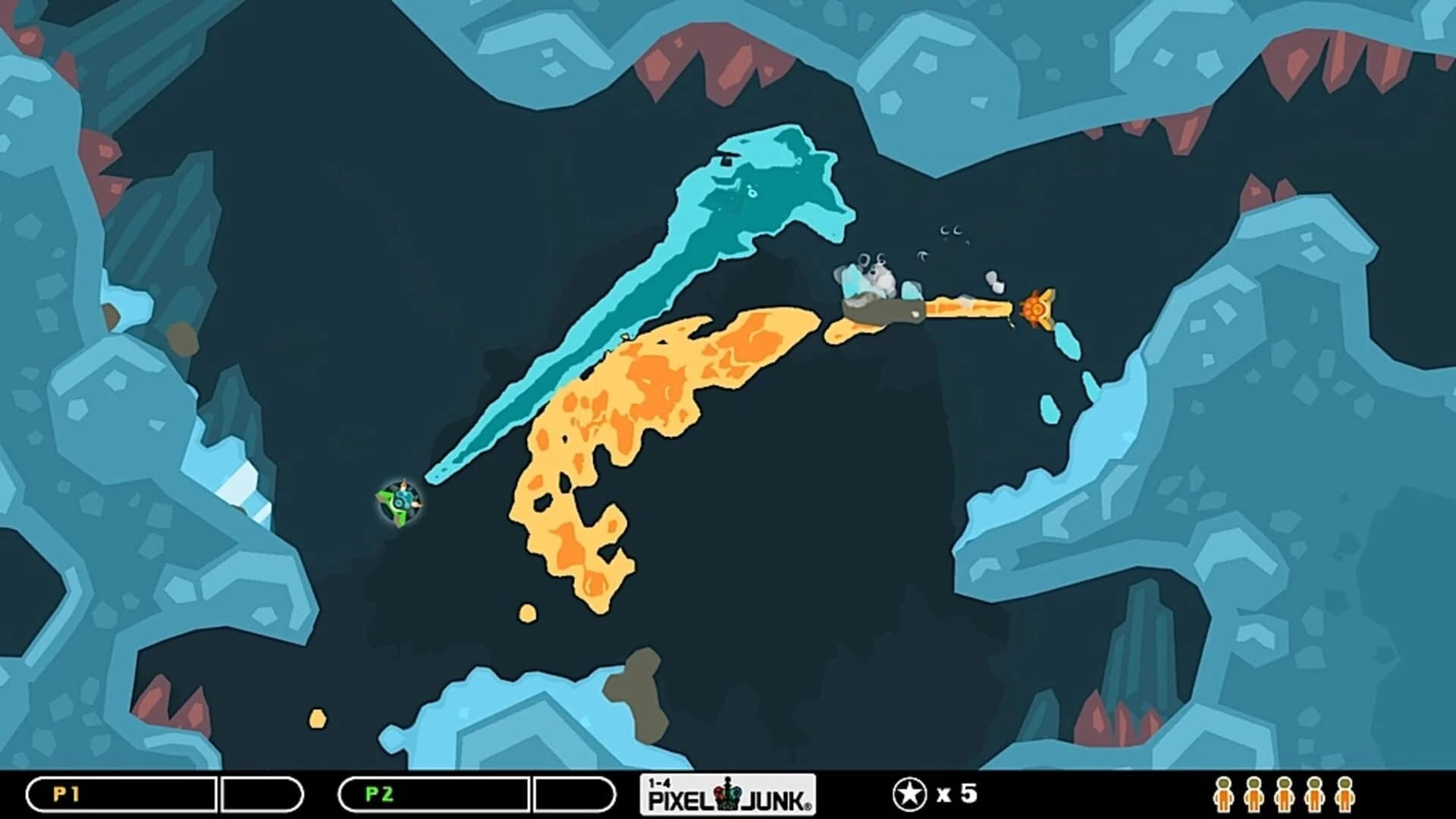Expand the P1 status bar
The height and width of the screenshot is (819, 1456).
[x=121, y=794]
